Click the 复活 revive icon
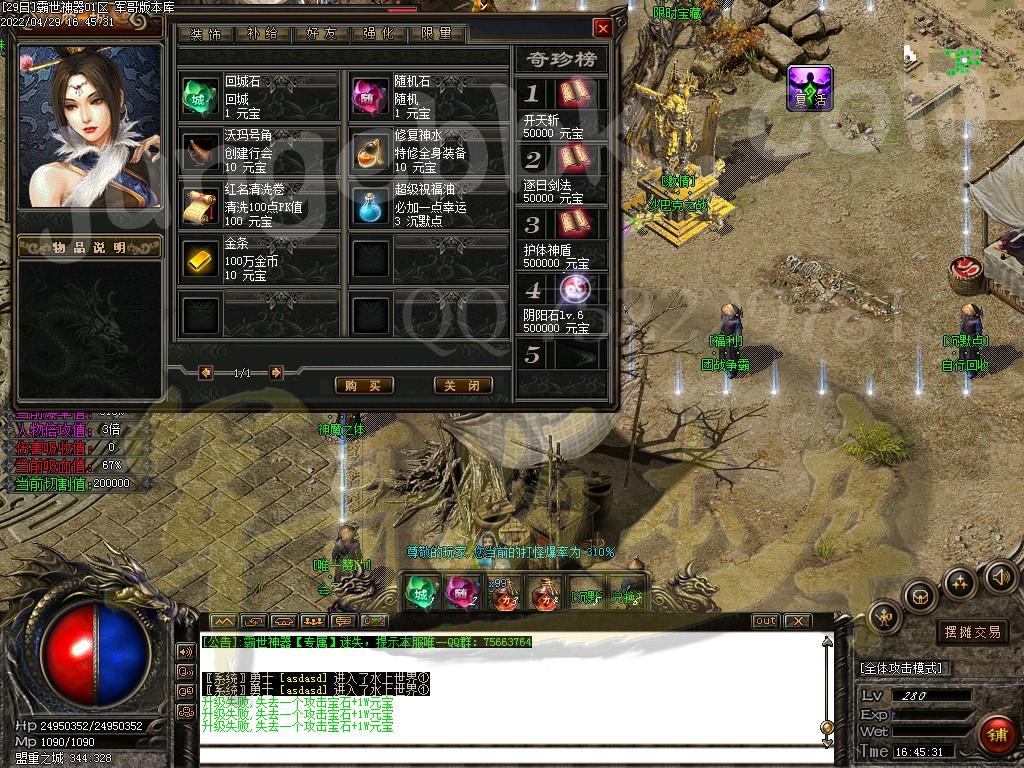 click(809, 88)
